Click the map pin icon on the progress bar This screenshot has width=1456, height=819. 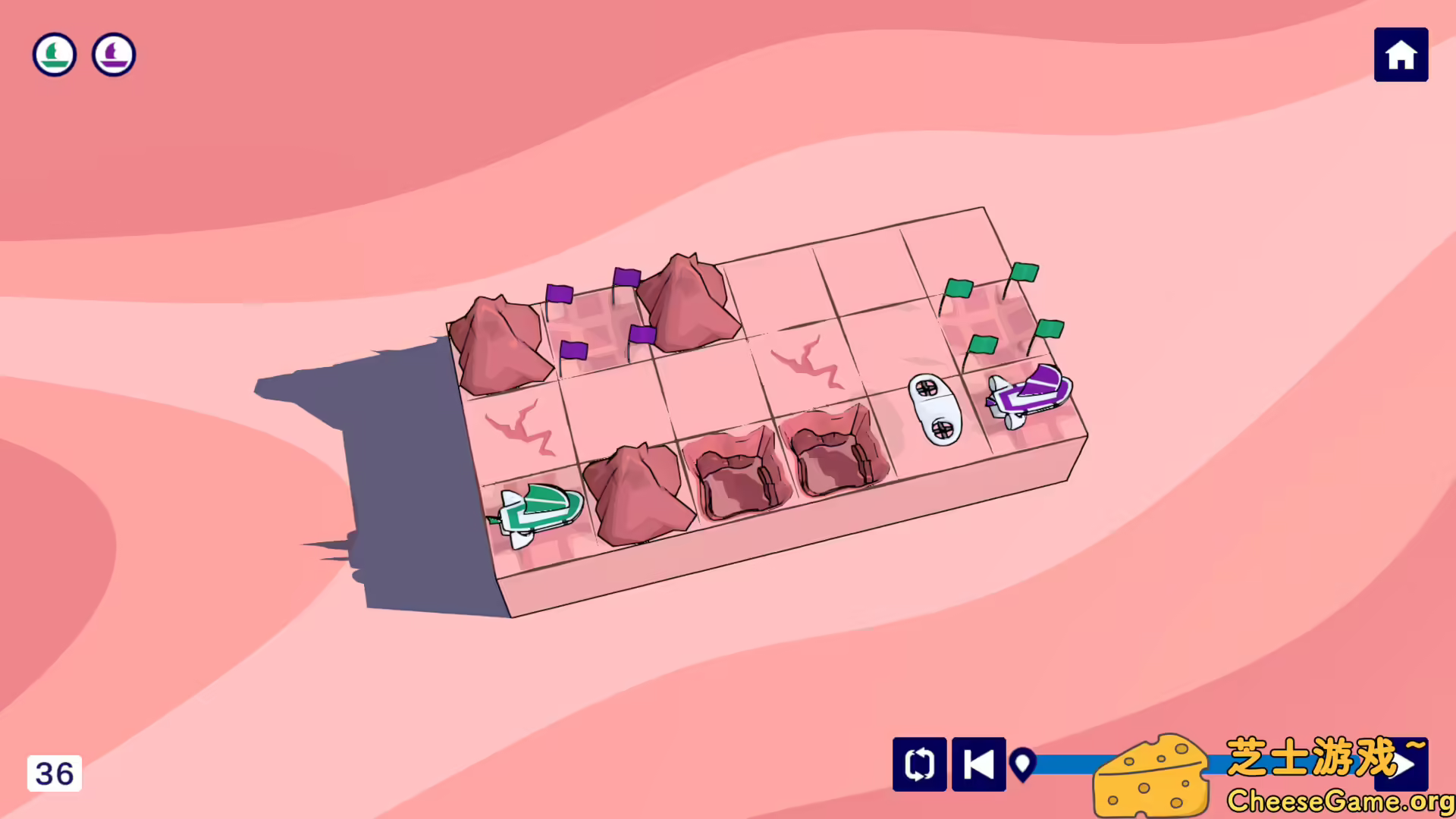(x=1025, y=765)
